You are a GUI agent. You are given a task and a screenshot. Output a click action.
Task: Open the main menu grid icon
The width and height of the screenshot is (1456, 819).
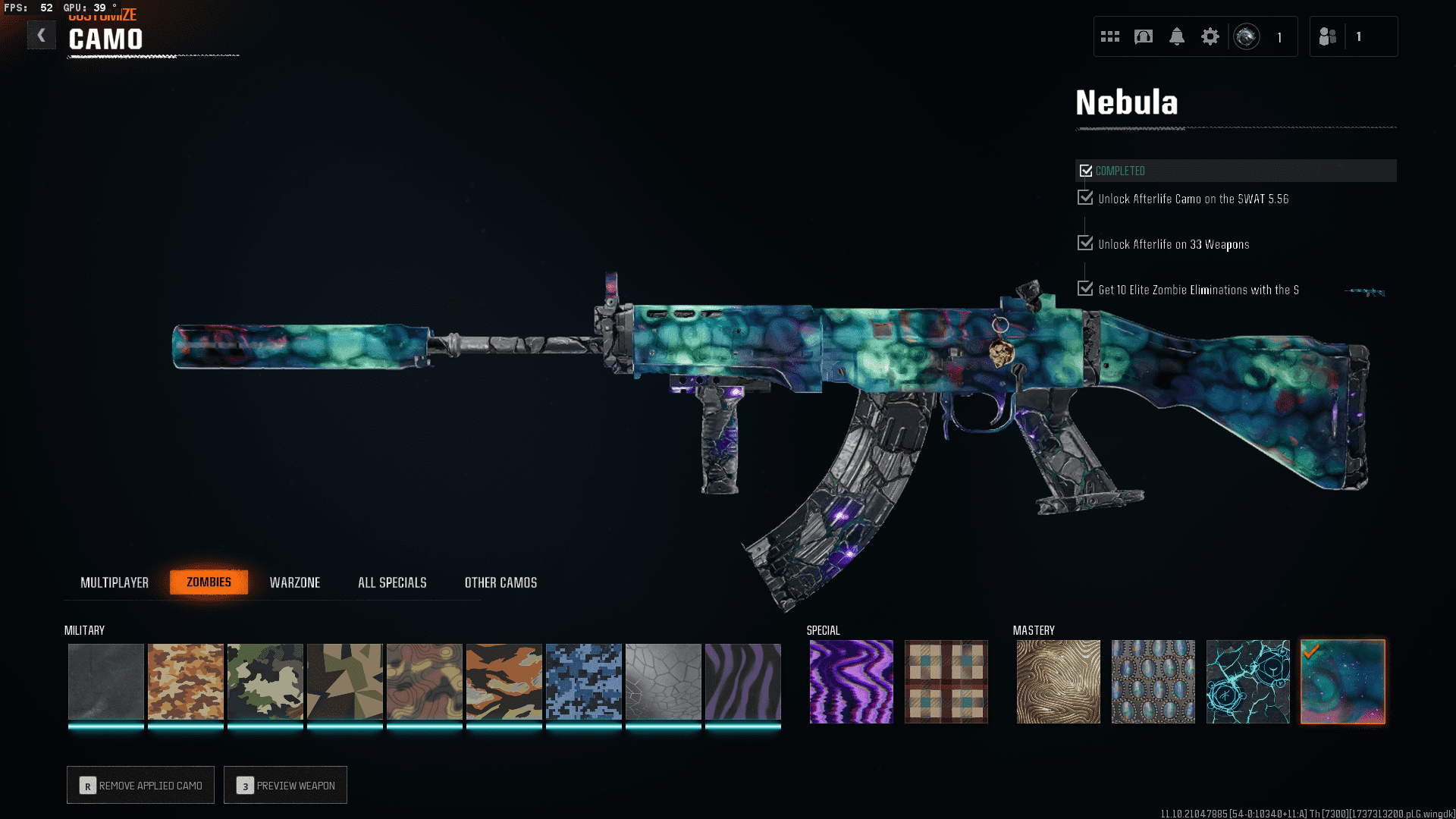[x=1109, y=36]
